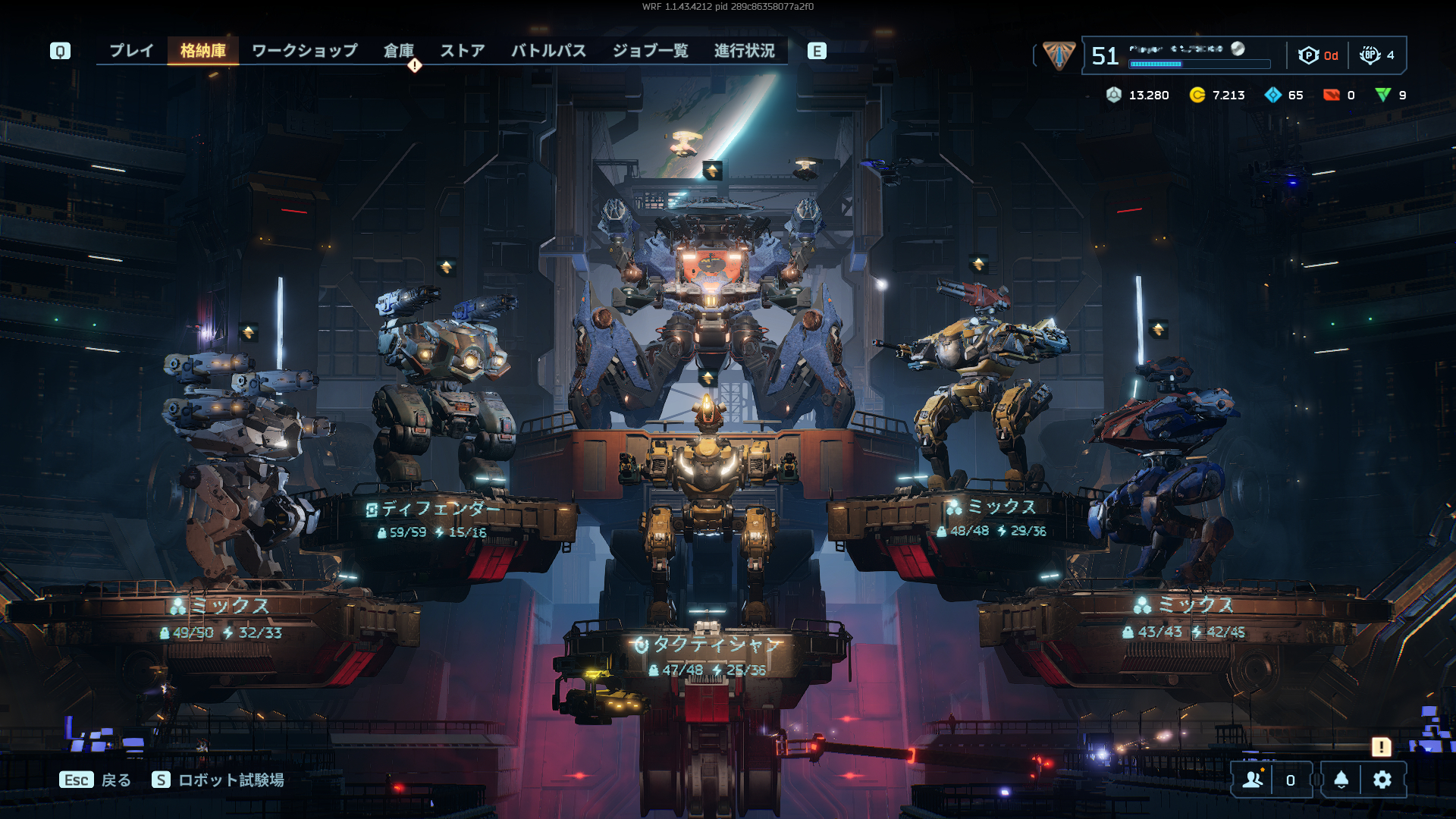View the 進行状況 tab
This screenshot has width=1456, height=819.
pyautogui.click(x=744, y=51)
